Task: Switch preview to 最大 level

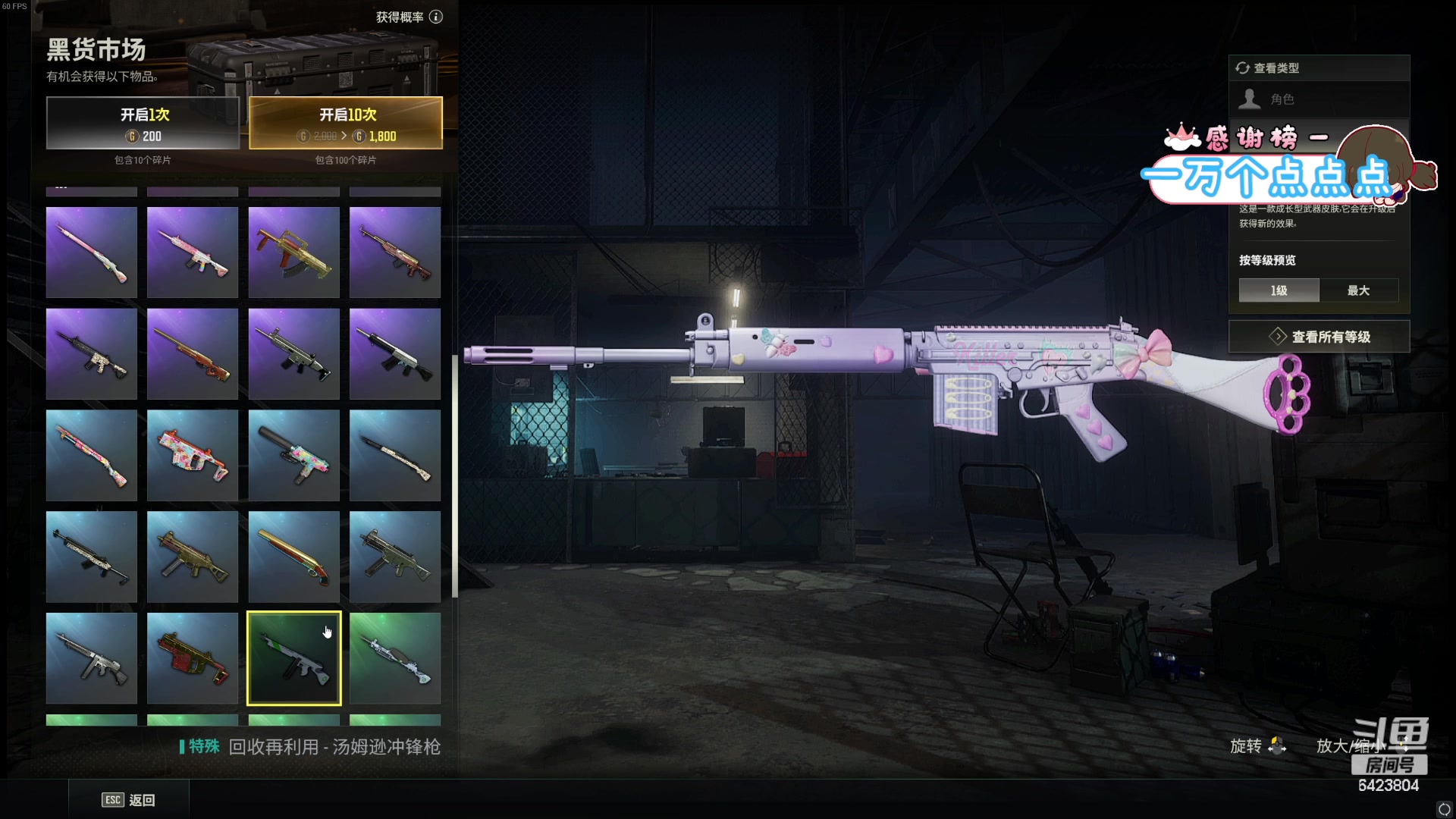Action: (1358, 290)
